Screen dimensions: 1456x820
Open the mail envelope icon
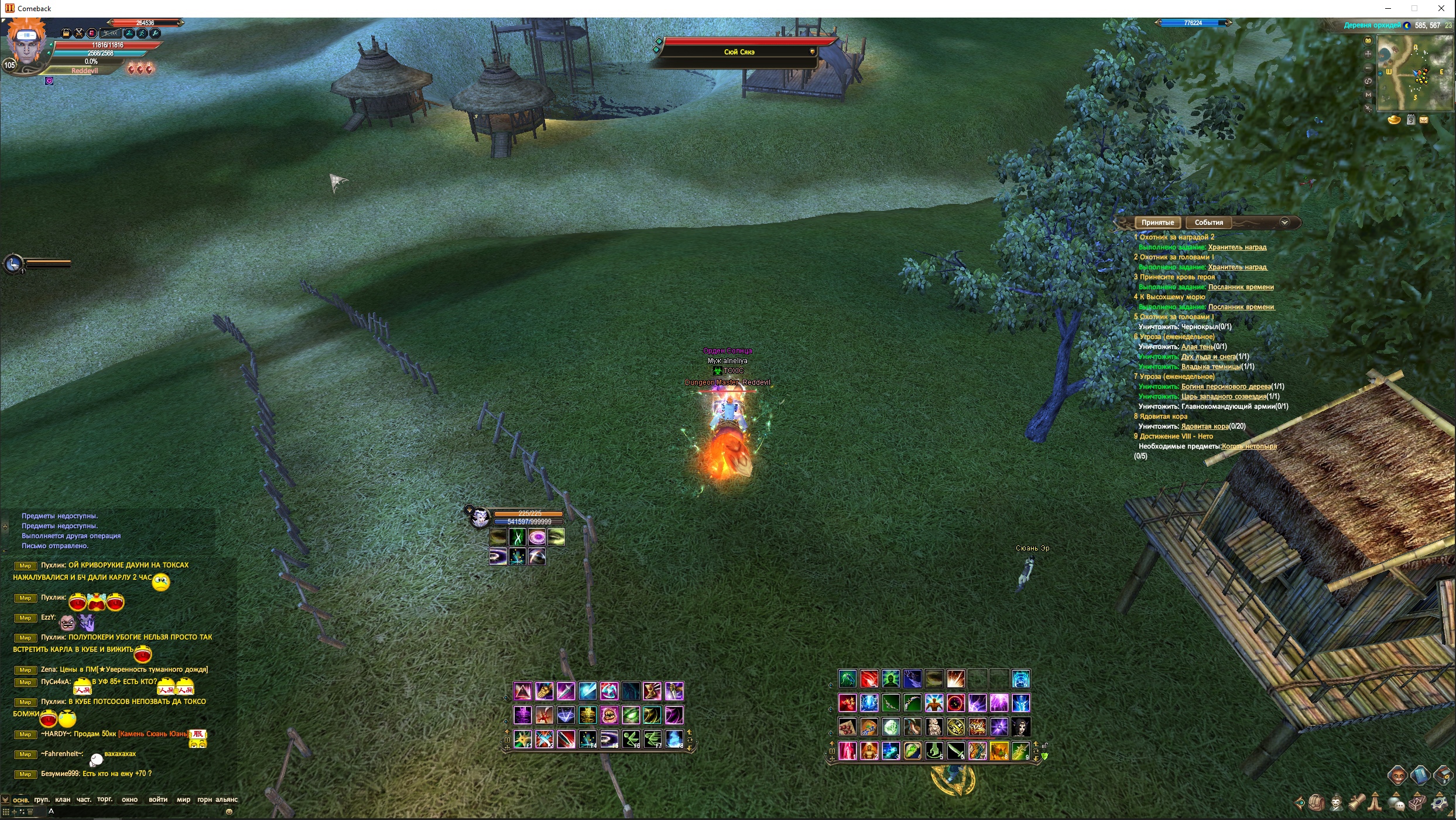[1424, 120]
